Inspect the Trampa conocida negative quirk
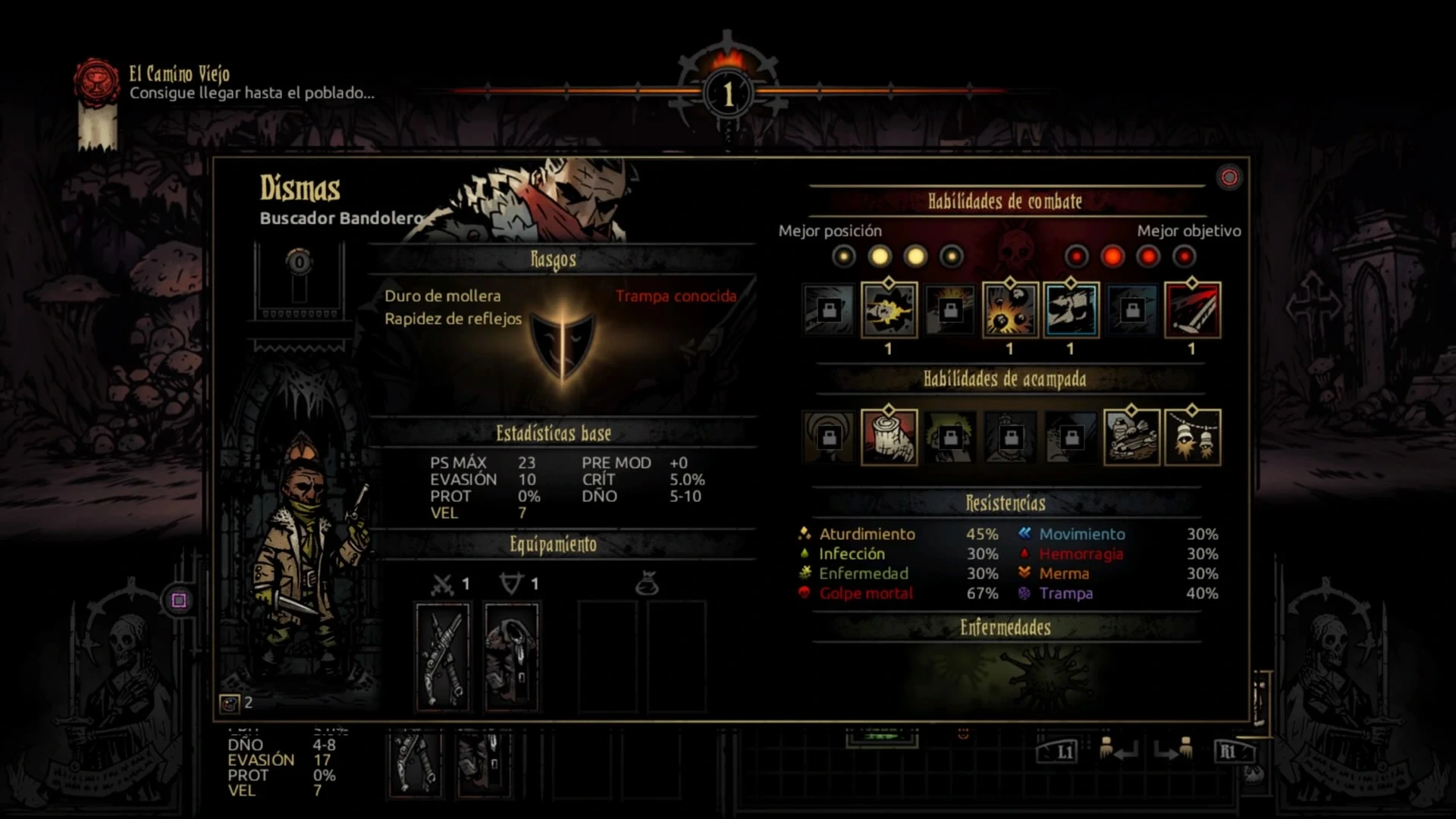Image resolution: width=1456 pixels, height=819 pixels. (676, 296)
